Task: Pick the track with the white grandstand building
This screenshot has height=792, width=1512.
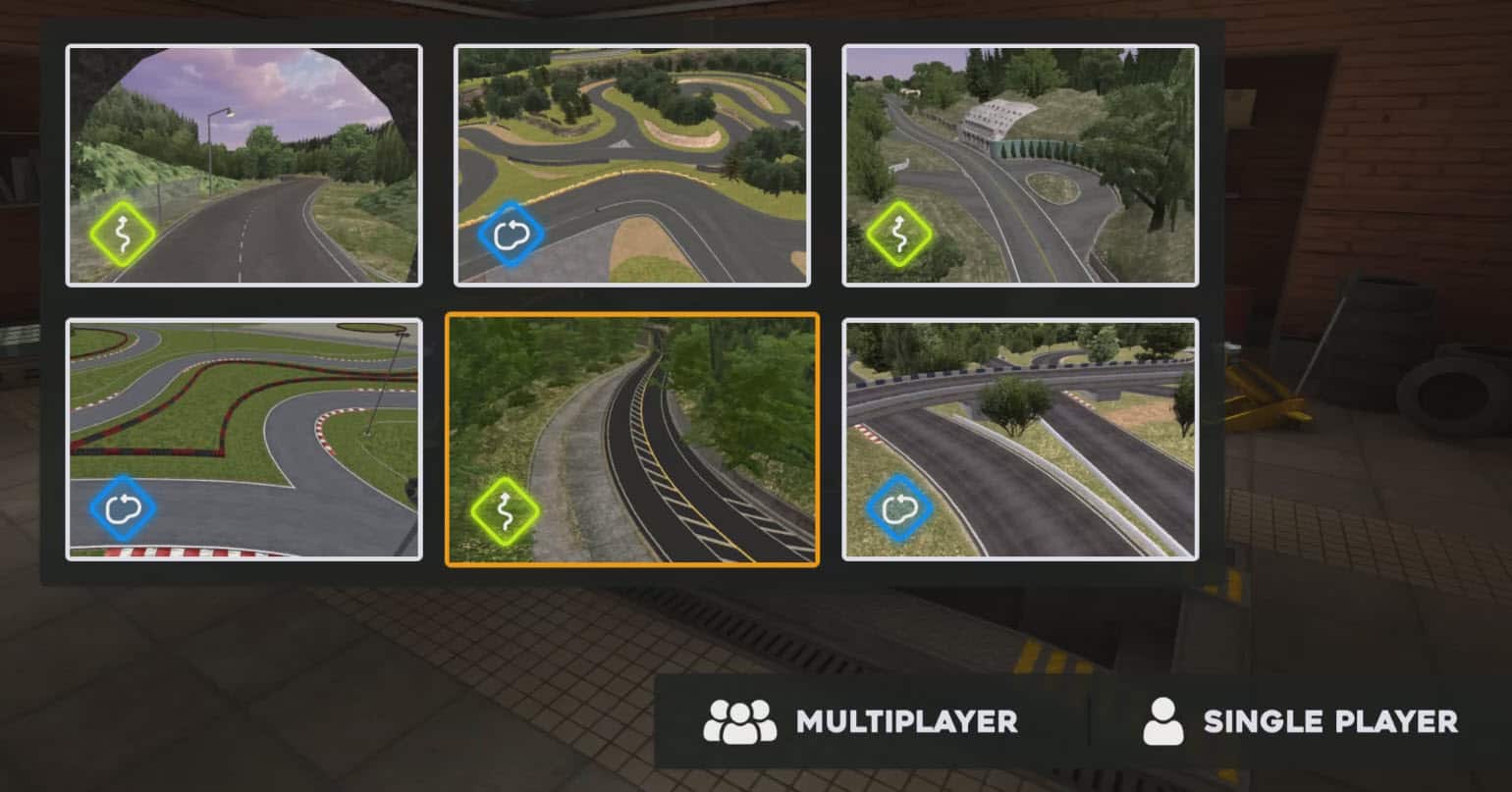Action: [1019, 165]
